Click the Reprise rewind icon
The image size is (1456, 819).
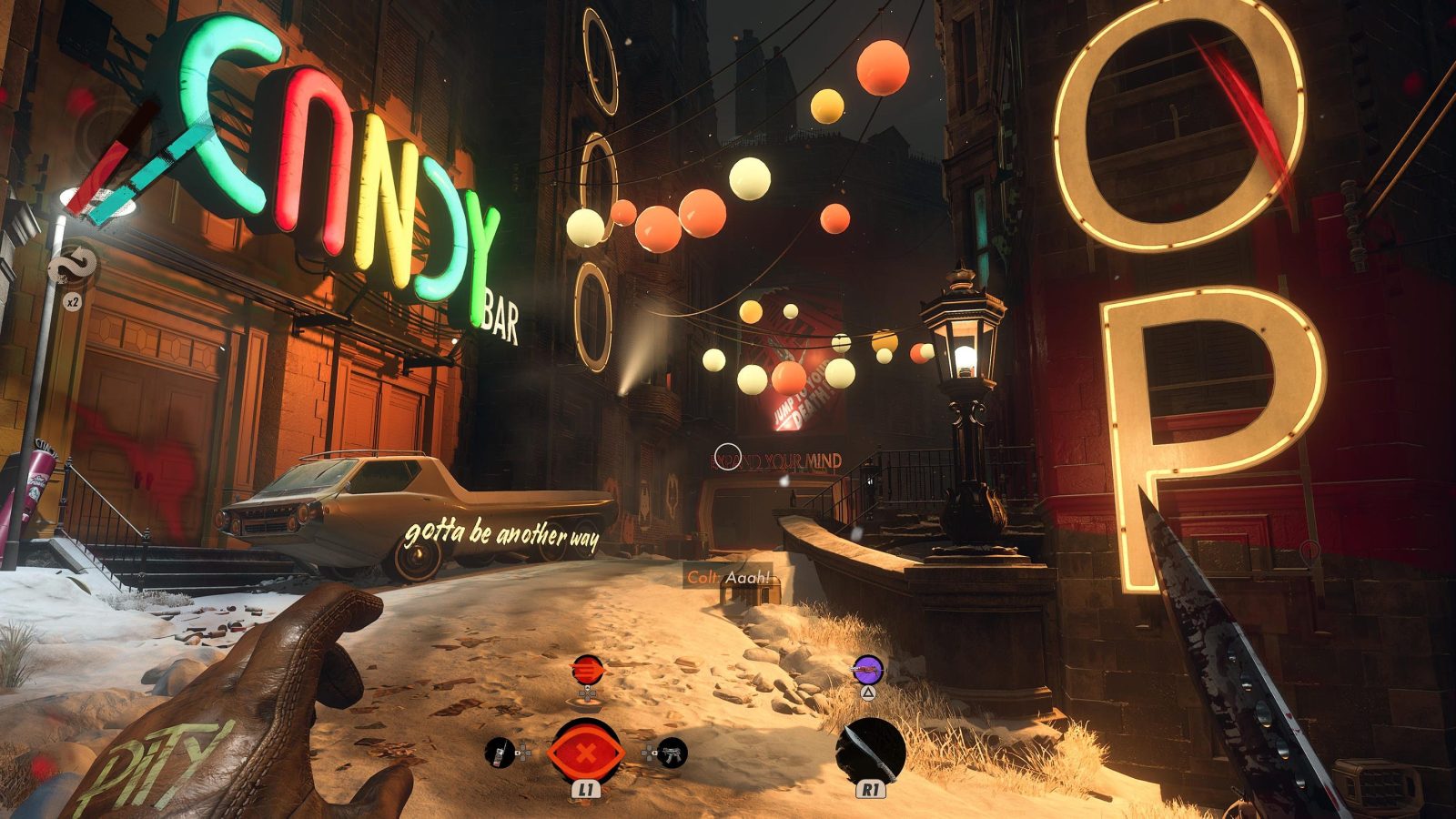(x=71, y=265)
